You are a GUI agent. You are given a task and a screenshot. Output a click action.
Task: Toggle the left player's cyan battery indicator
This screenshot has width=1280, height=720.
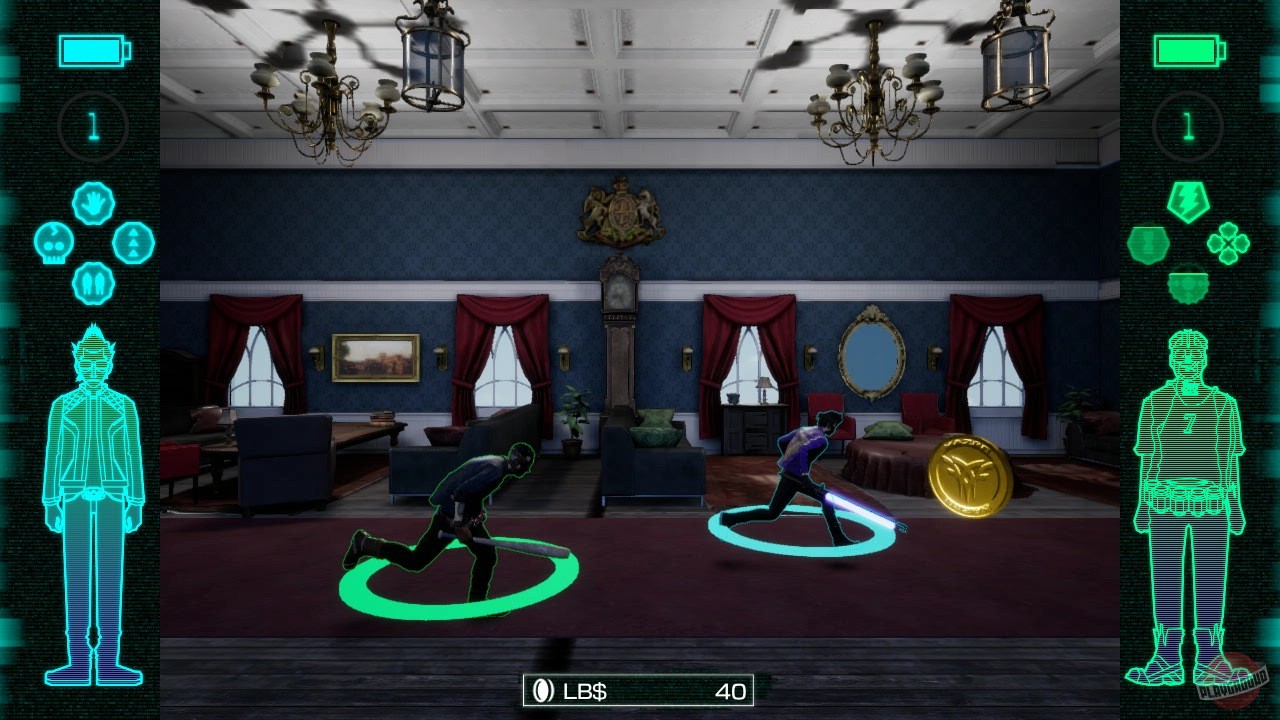[x=93, y=51]
